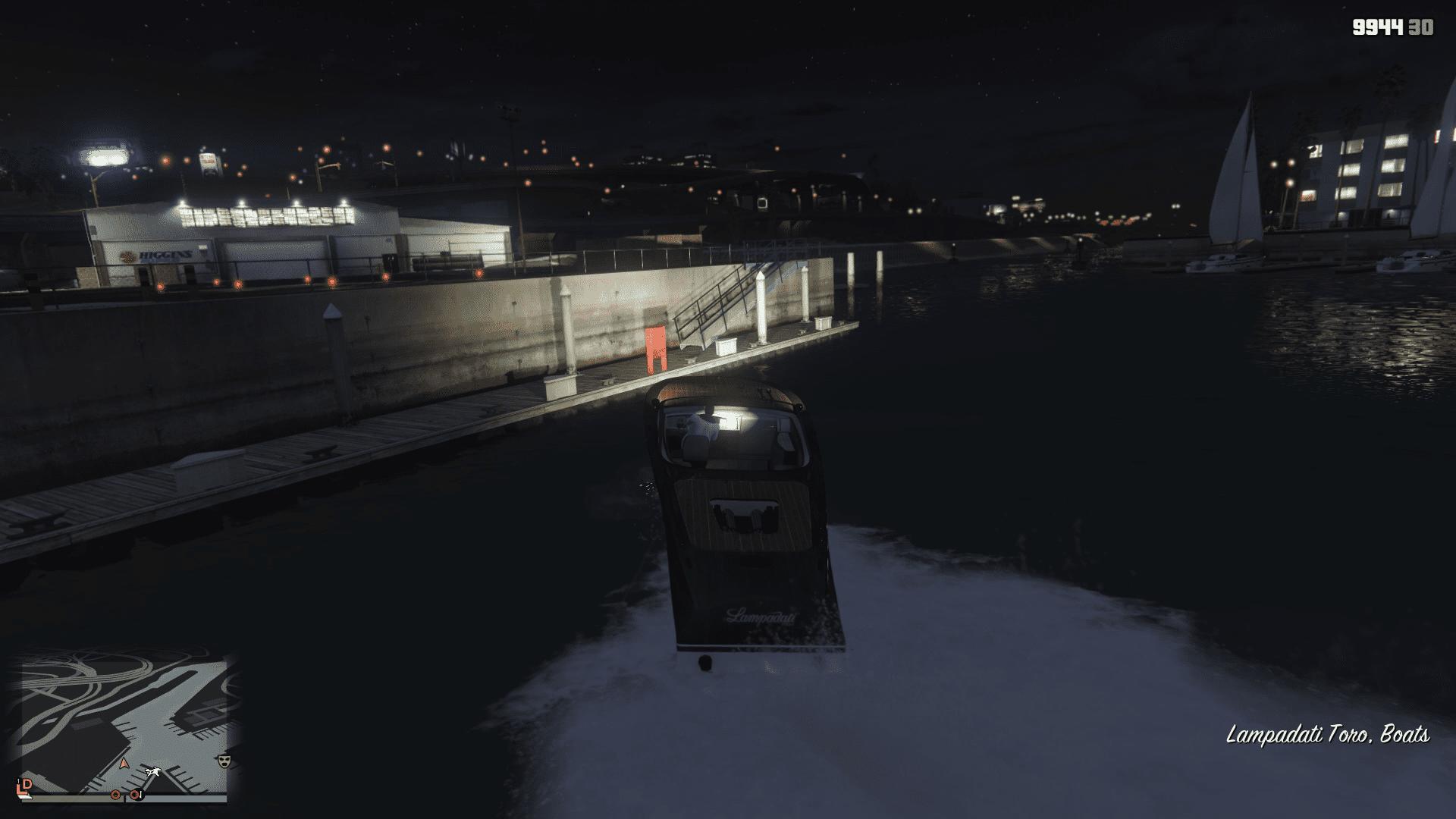Select the pink 'LD' marker on the minimap

(x=25, y=787)
